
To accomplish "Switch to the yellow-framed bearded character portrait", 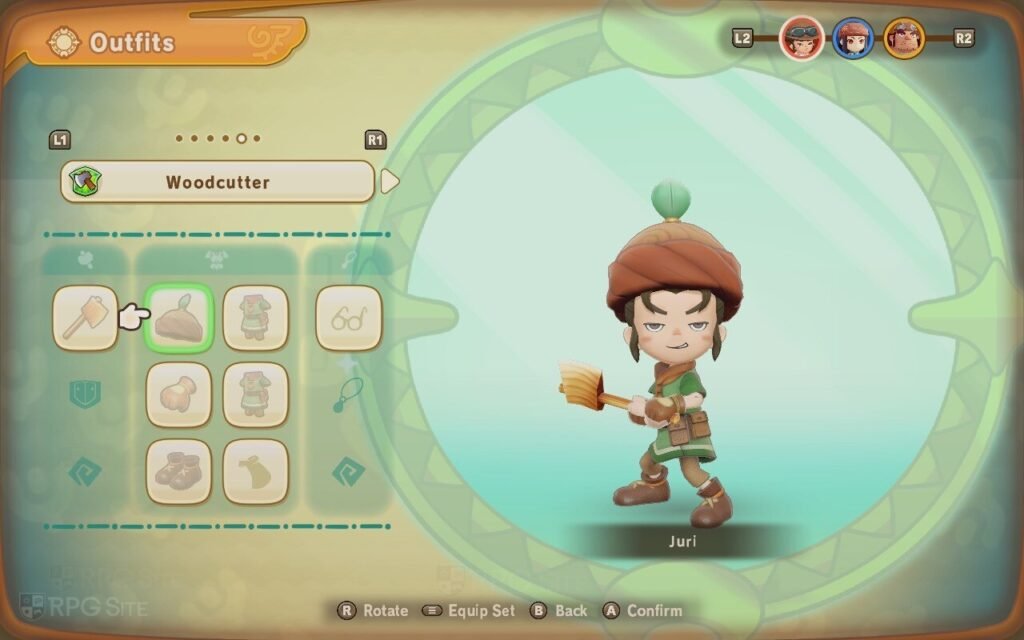I will point(904,39).
